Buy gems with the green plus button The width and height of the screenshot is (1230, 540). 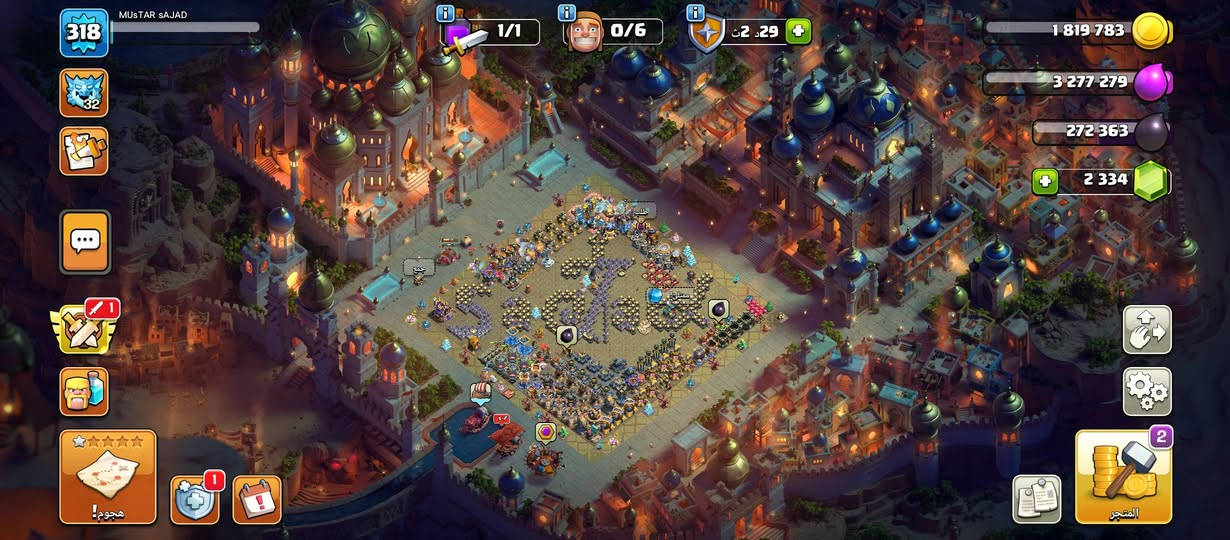pos(1046,182)
